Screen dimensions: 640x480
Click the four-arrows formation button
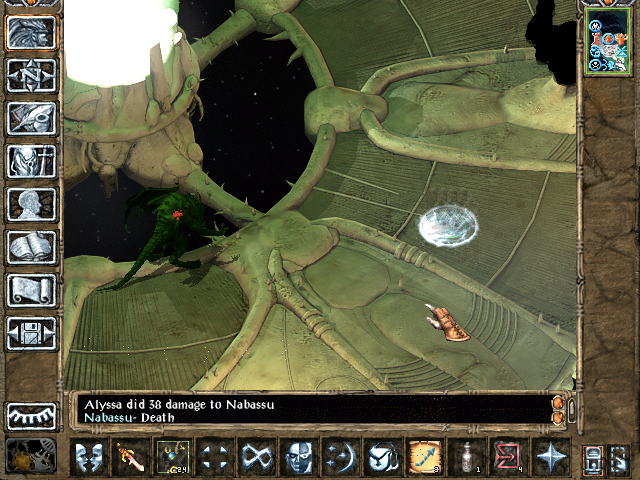tap(214, 458)
